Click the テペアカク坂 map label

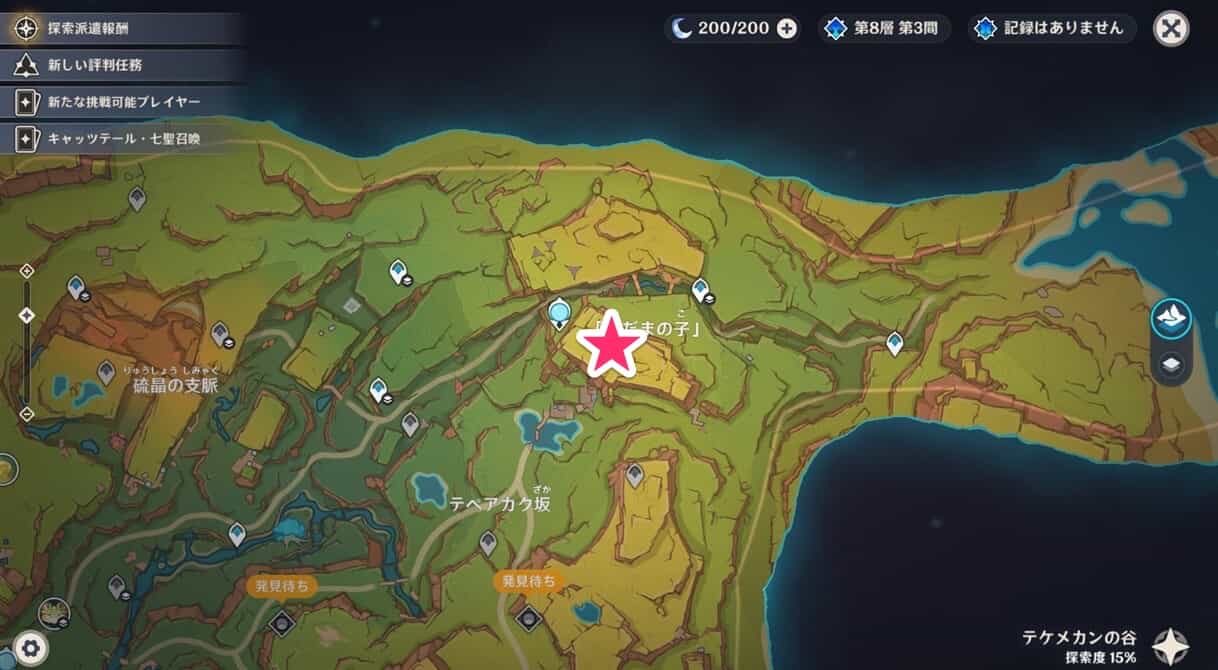point(500,504)
